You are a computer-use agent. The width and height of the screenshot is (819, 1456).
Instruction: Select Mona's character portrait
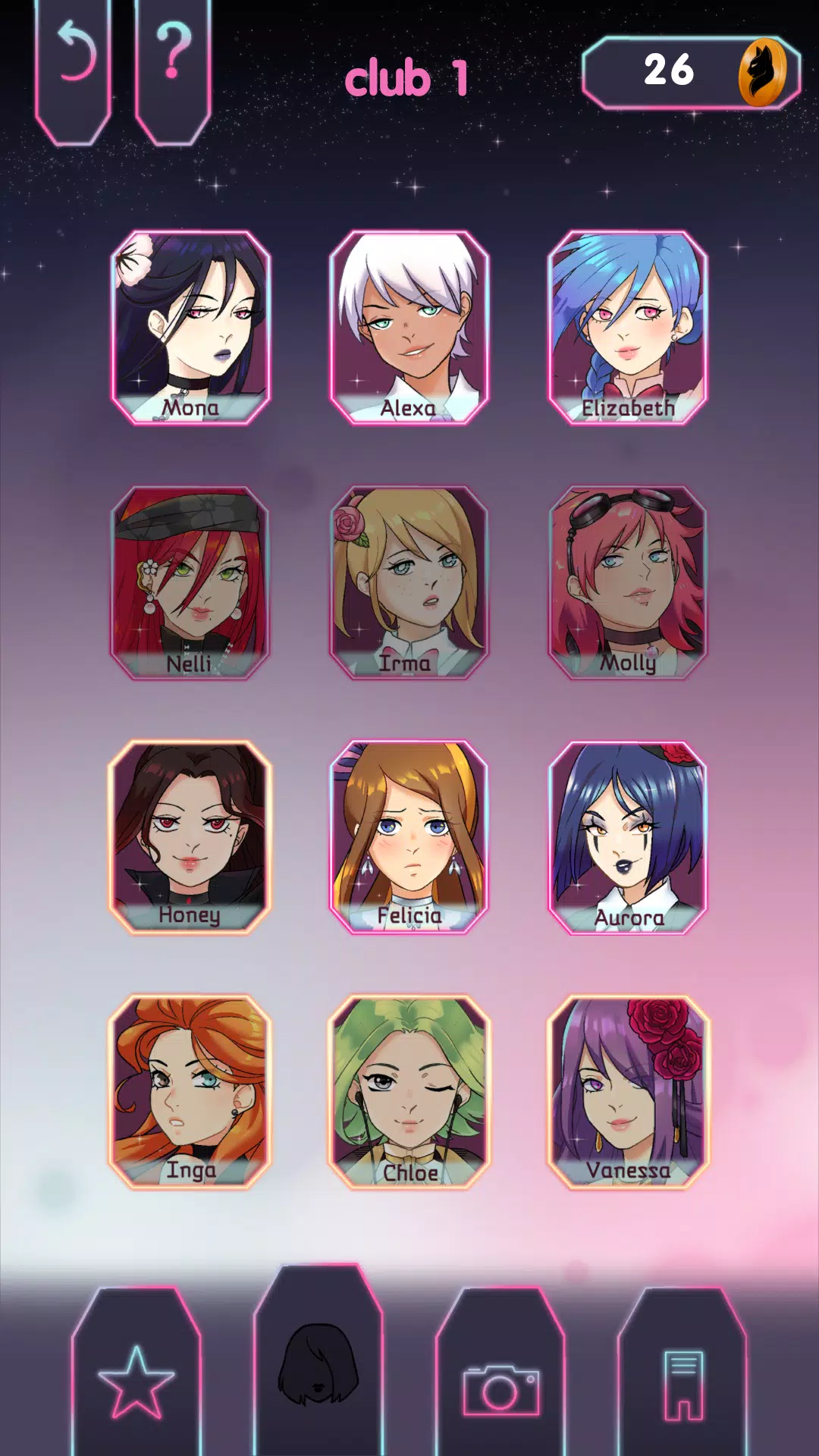(190, 328)
